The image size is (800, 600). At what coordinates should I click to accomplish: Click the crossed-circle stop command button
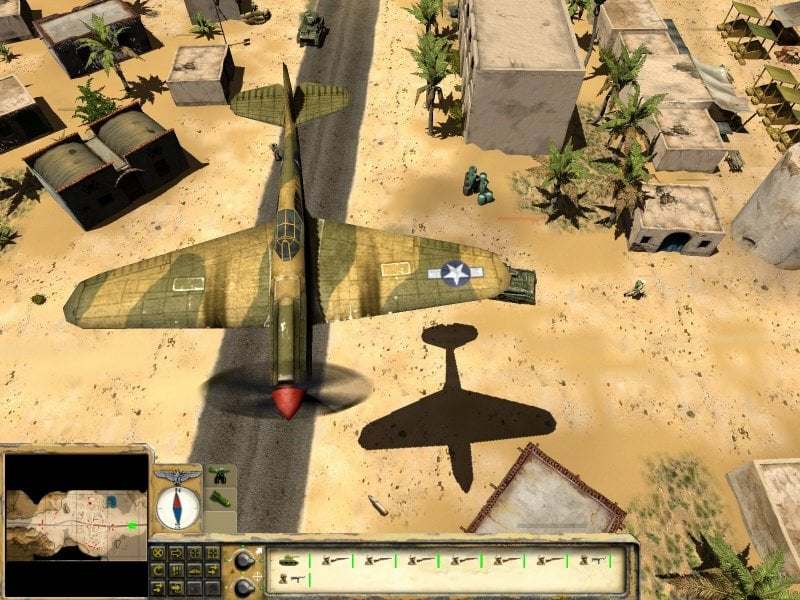(x=156, y=553)
